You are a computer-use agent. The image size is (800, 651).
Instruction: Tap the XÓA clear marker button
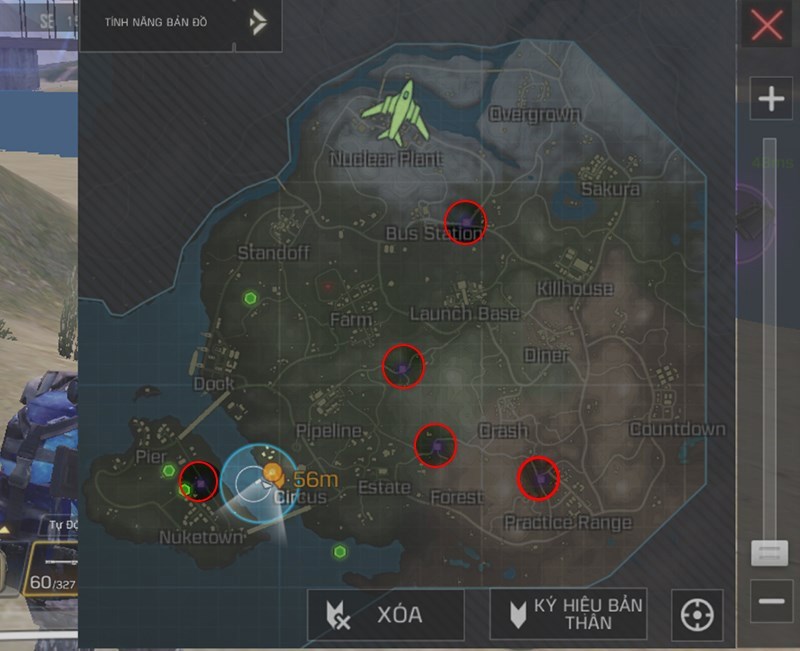tap(386, 615)
